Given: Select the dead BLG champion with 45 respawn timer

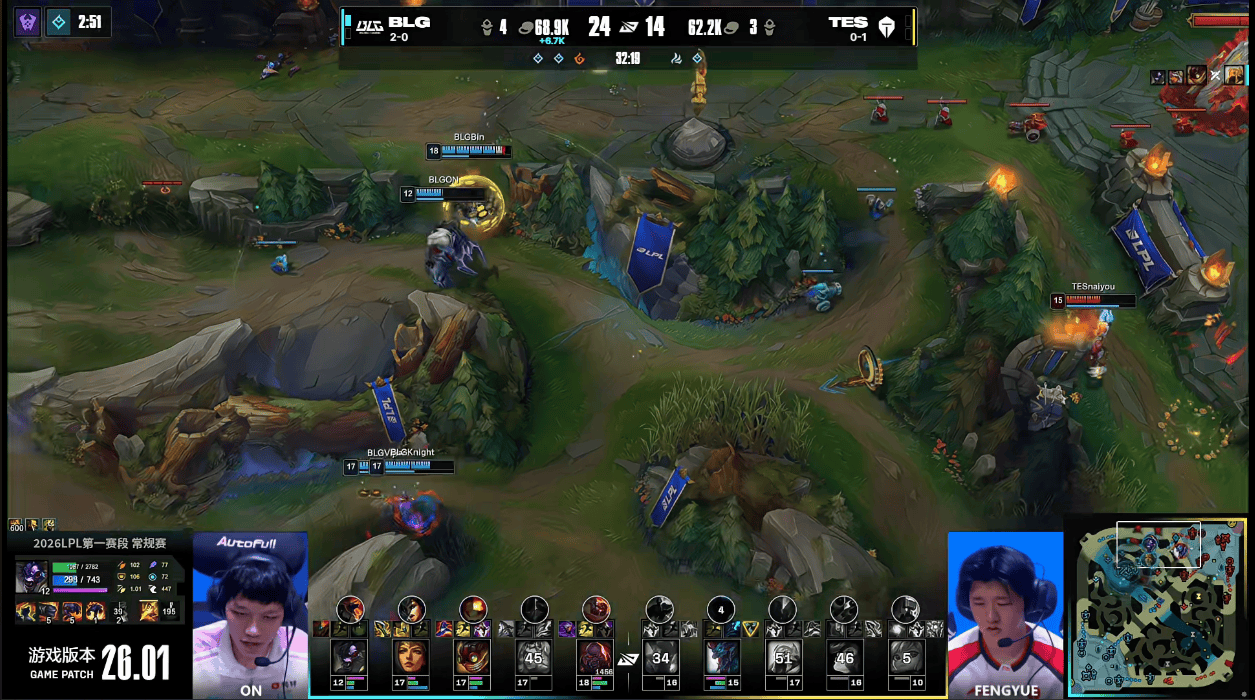Looking at the screenshot, I should point(534,658).
